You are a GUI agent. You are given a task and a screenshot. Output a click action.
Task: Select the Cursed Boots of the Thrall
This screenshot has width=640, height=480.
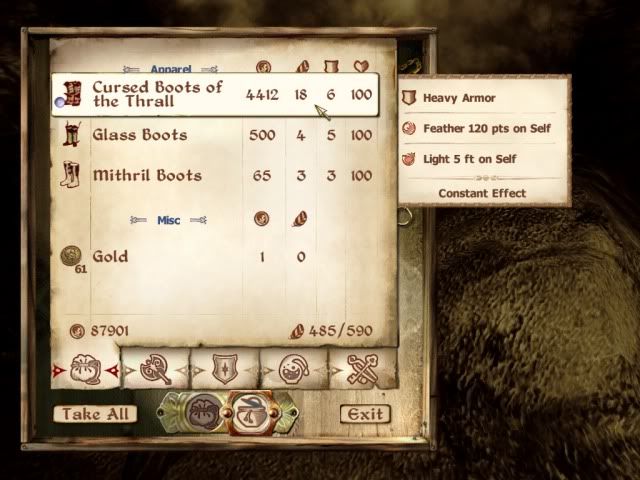(158, 95)
